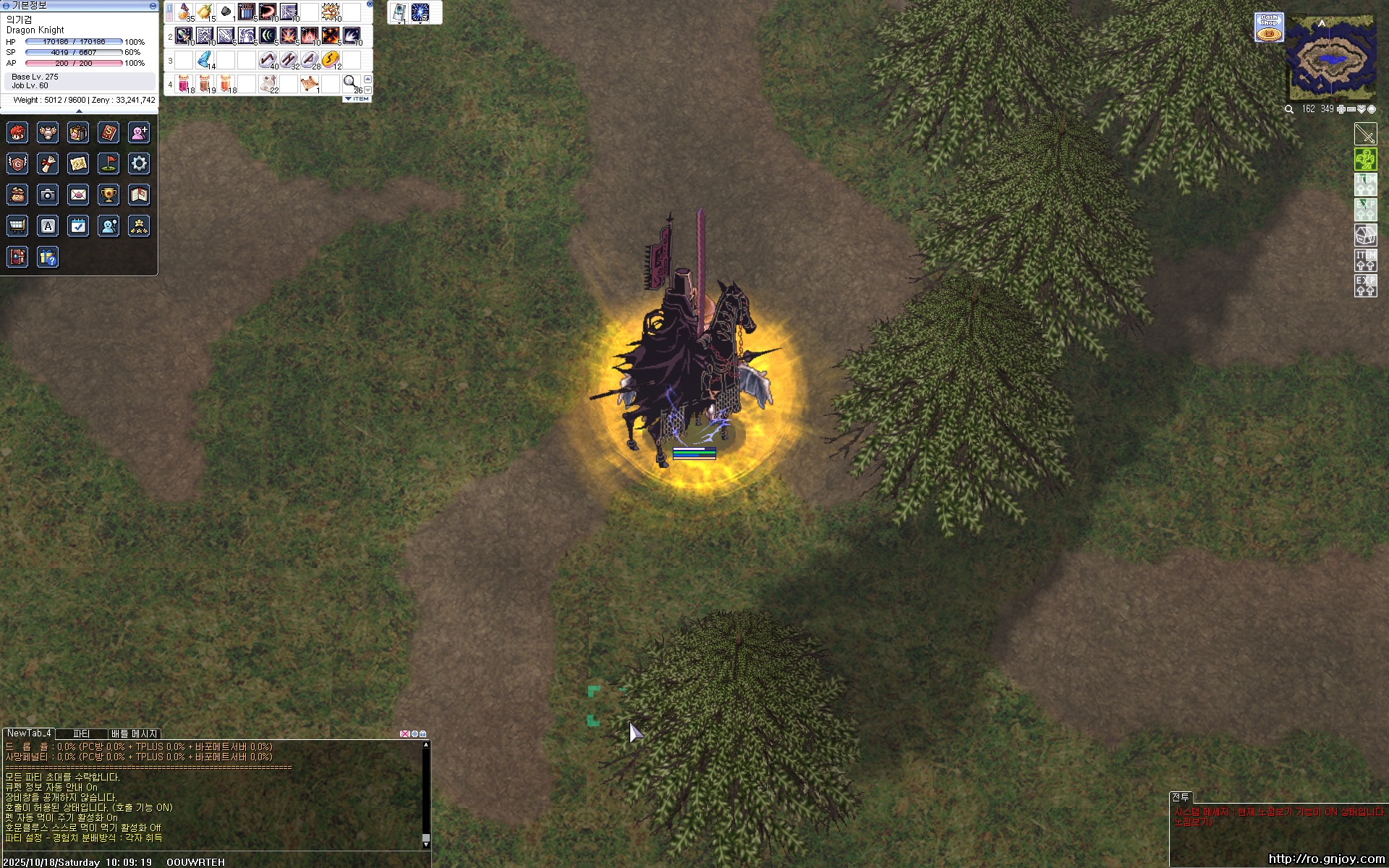This screenshot has height=868, width=1389.
Task: Switch to the 배틀 메시지 chat tab
Action: (134, 733)
